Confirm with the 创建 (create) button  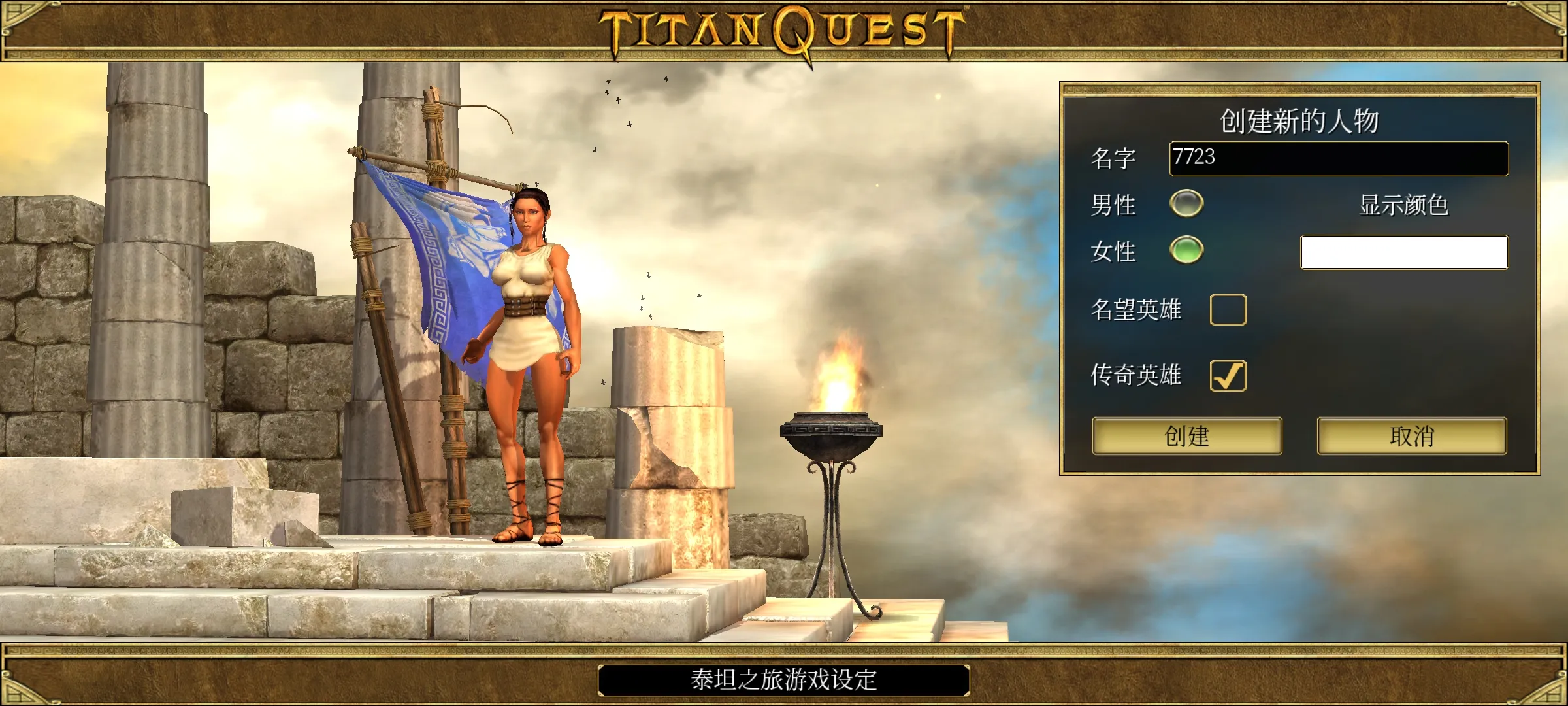(x=1186, y=436)
